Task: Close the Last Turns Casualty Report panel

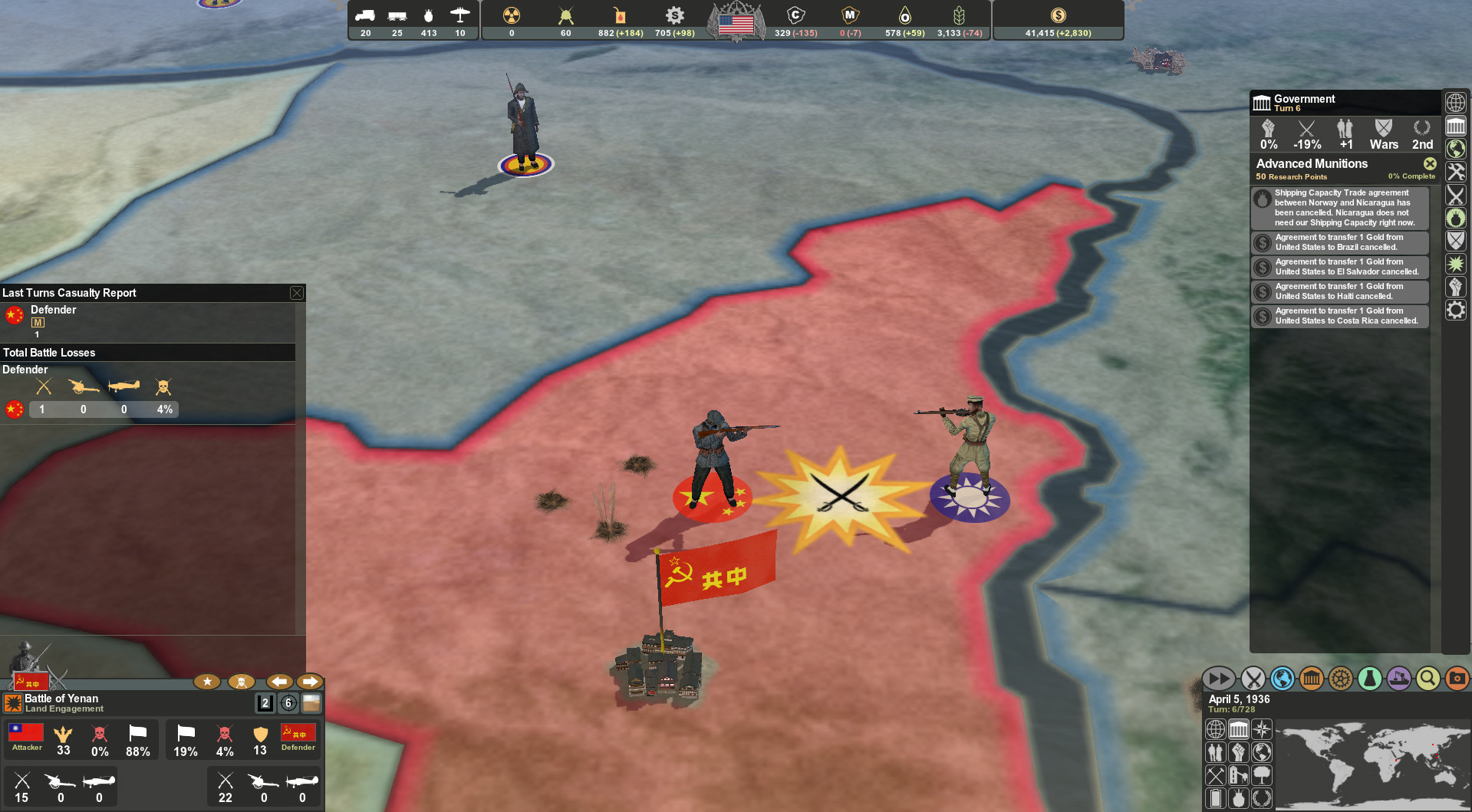Action: [x=296, y=293]
